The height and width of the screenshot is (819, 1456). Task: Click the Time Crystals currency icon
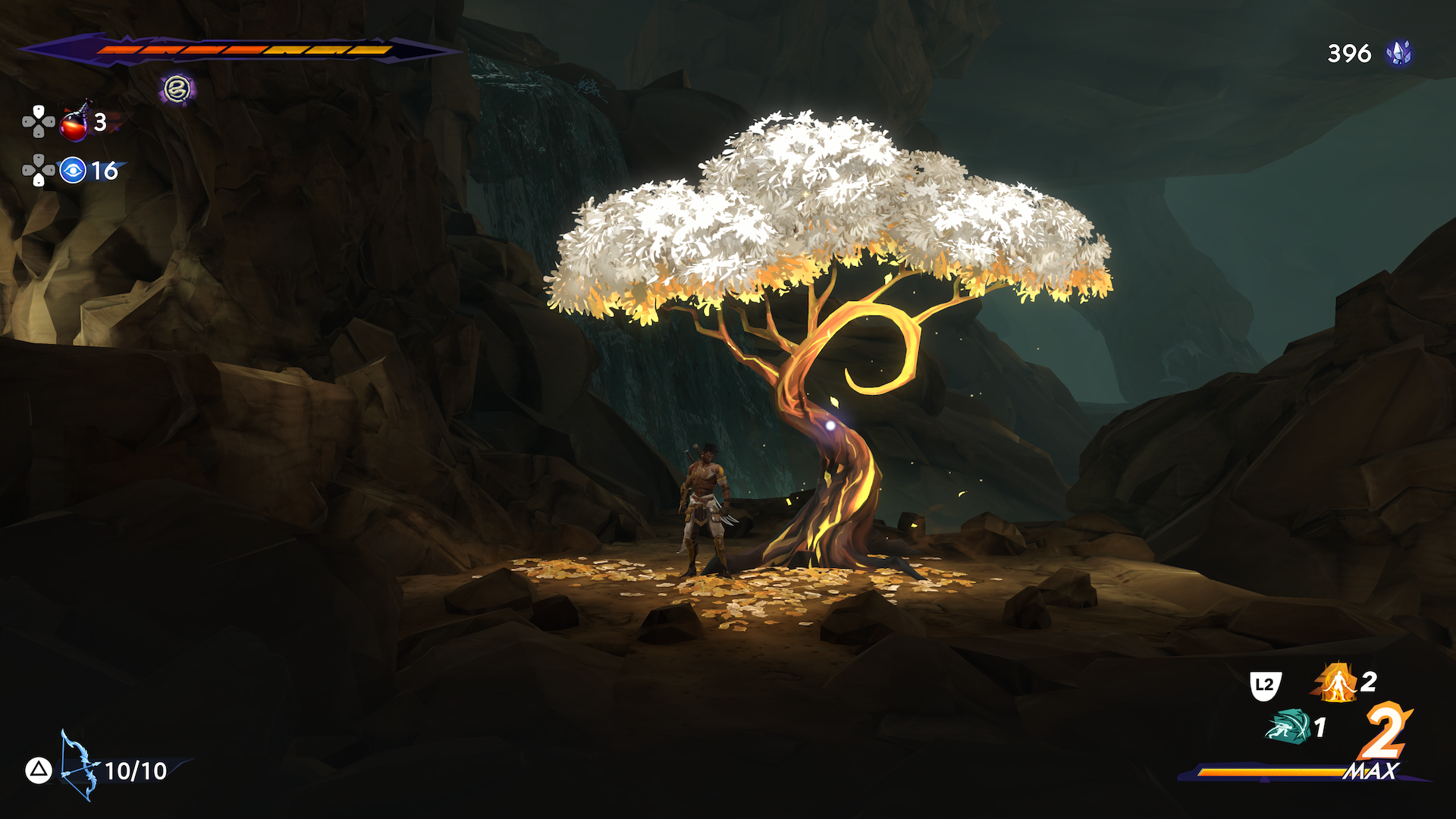1398,53
